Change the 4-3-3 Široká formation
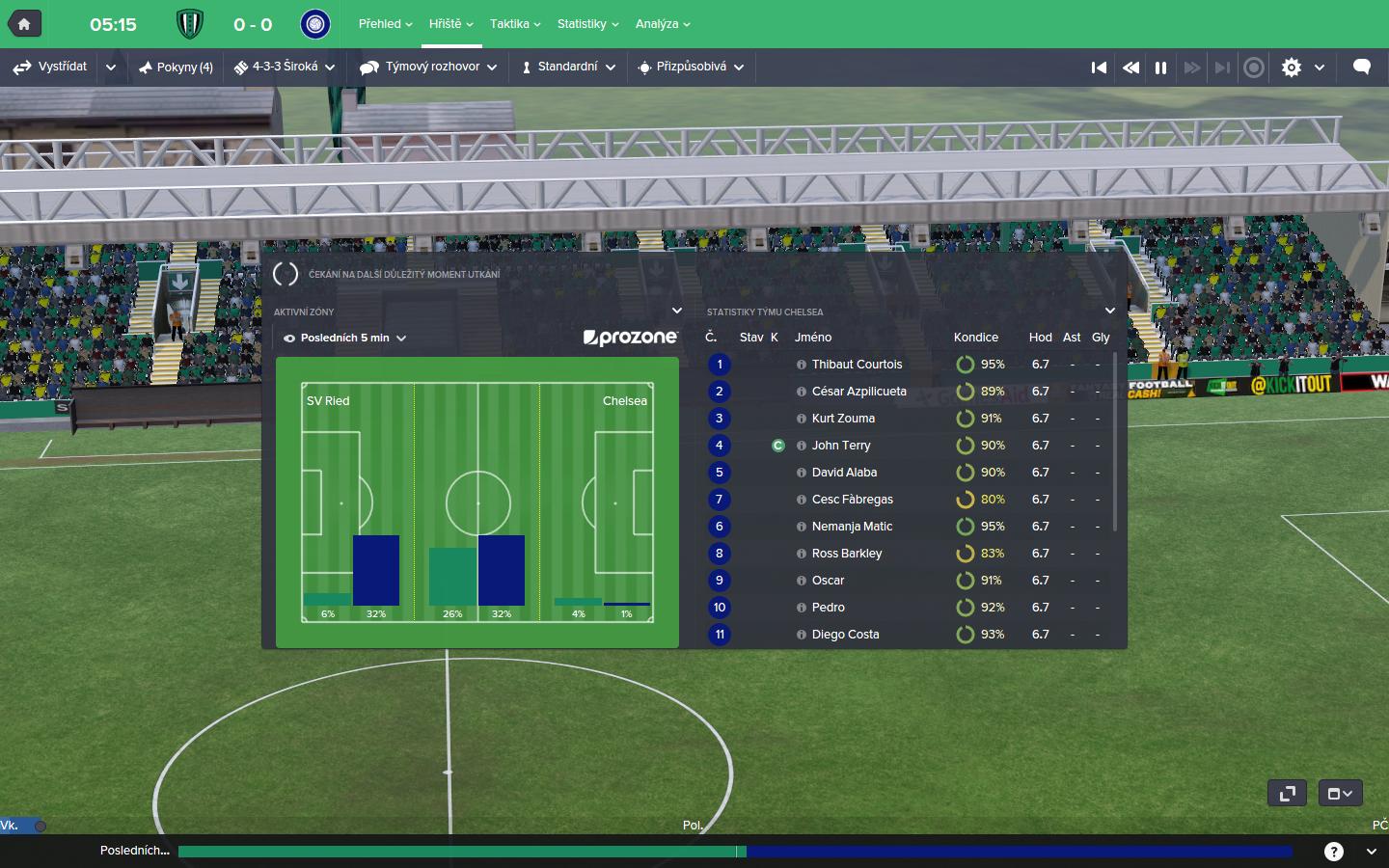This screenshot has height=868, width=1389. pyautogui.click(x=285, y=68)
